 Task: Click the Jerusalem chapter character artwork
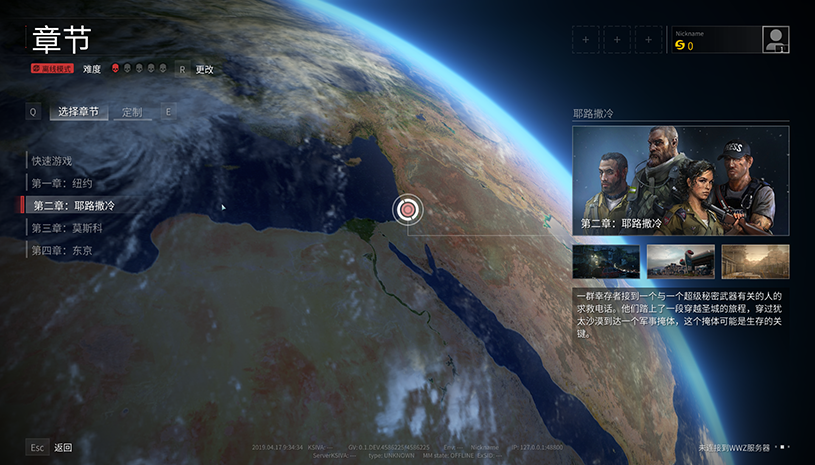coord(680,180)
